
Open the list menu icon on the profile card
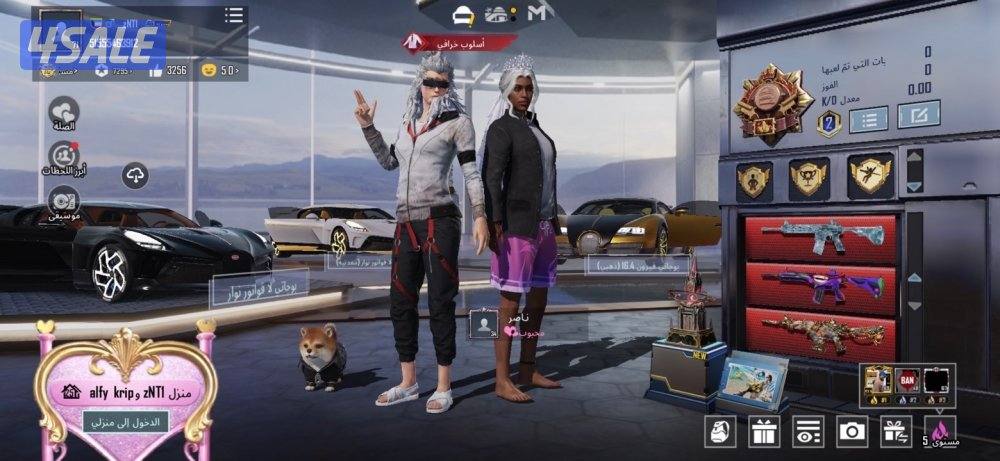click(234, 15)
